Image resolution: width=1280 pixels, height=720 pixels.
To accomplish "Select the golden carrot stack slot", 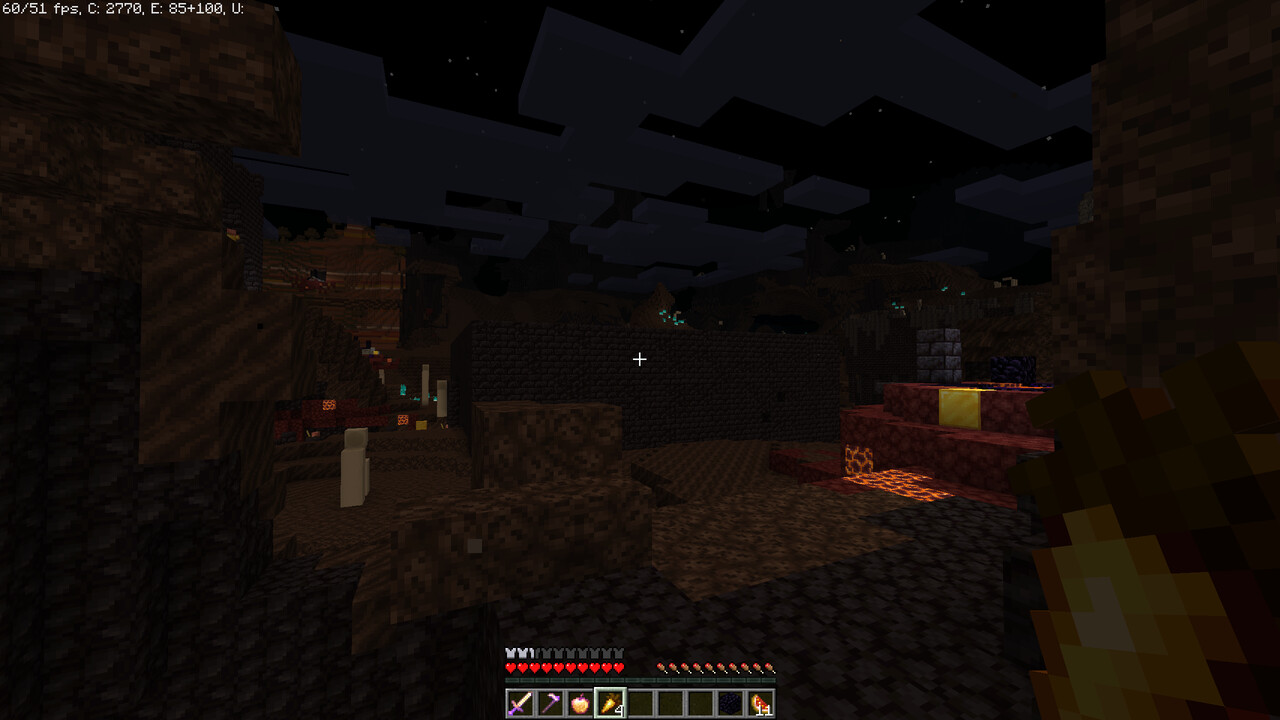I will pos(610,703).
